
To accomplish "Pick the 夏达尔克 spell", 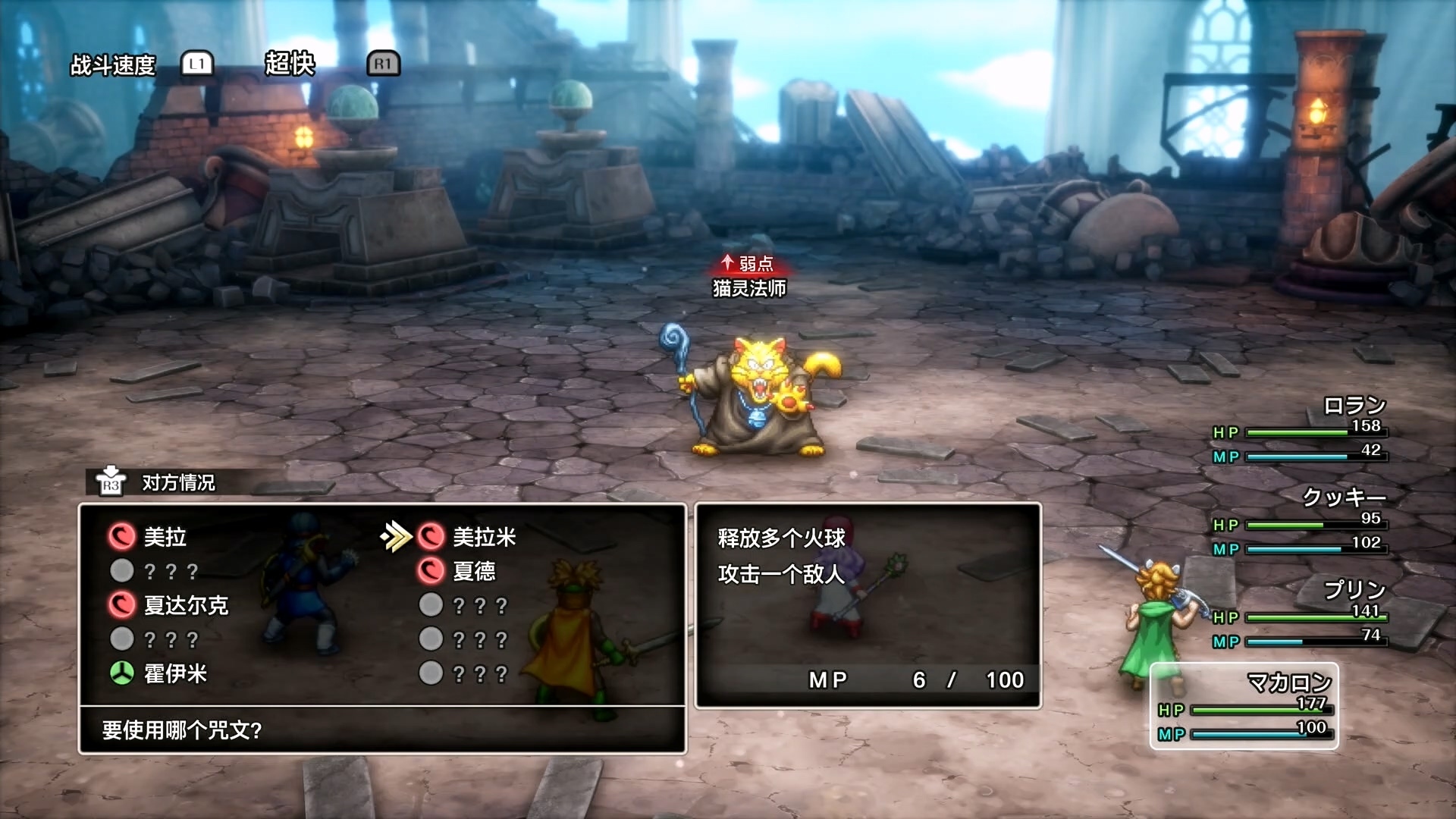I will pos(185,605).
